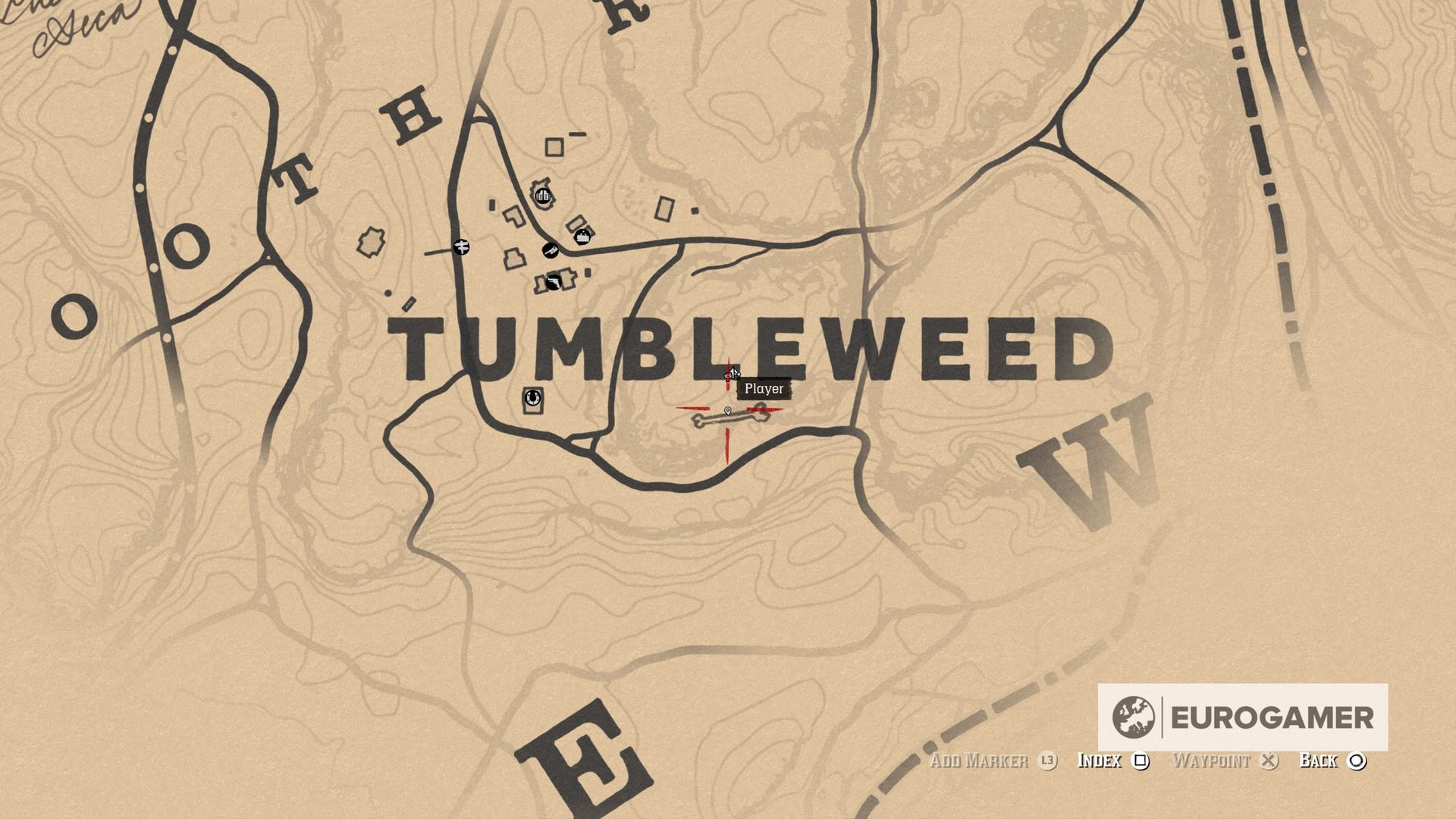The width and height of the screenshot is (1456, 819).
Task: Select the red waypoint crosshair on the map
Action: pyautogui.click(x=727, y=408)
